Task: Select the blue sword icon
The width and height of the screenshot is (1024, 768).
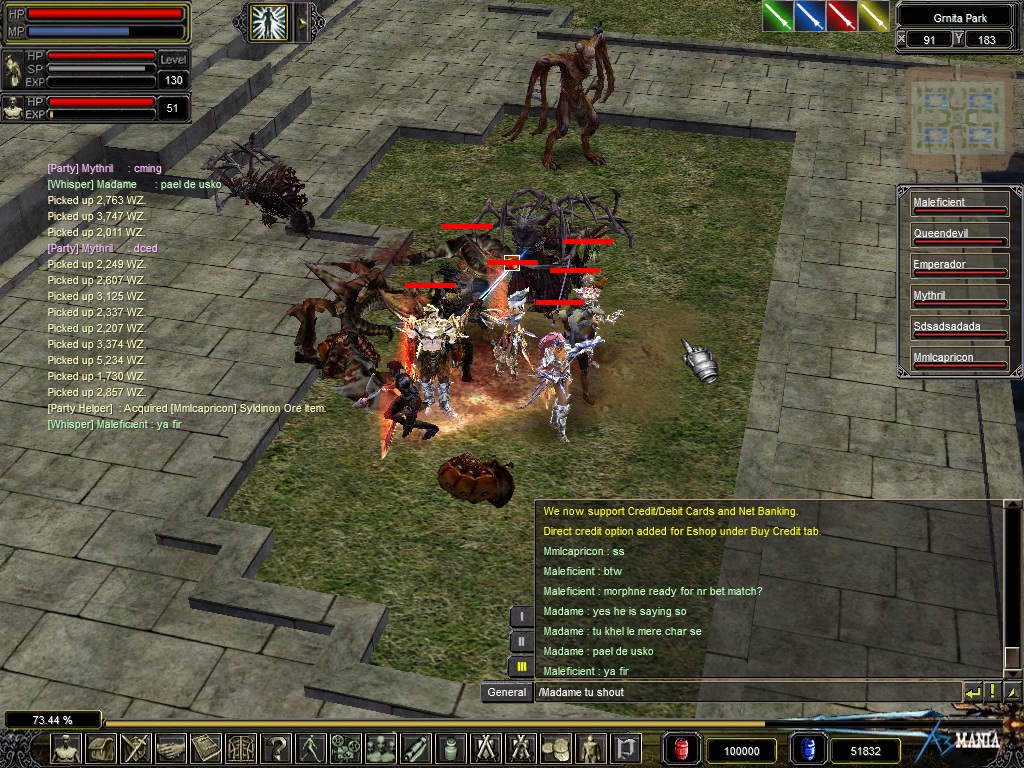Action: (x=809, y=16)
